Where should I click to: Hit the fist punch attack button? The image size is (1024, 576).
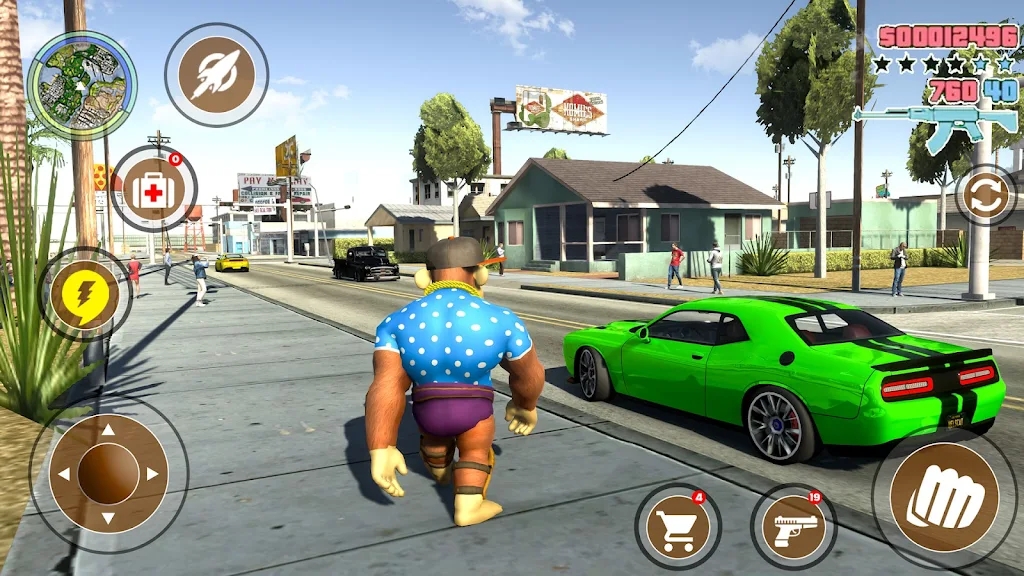click(944, 499)
